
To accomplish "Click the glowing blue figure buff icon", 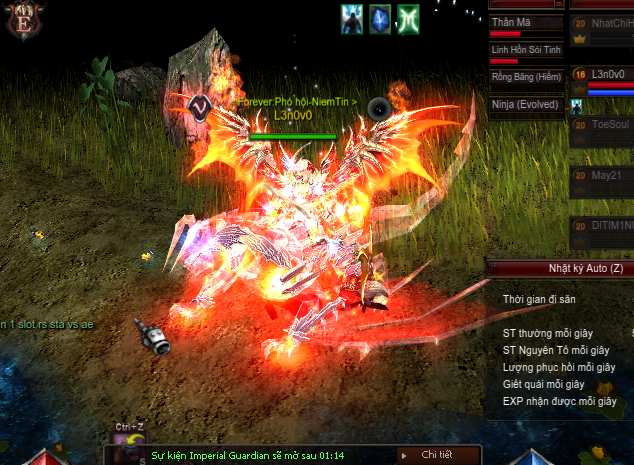I will point(351,19).
